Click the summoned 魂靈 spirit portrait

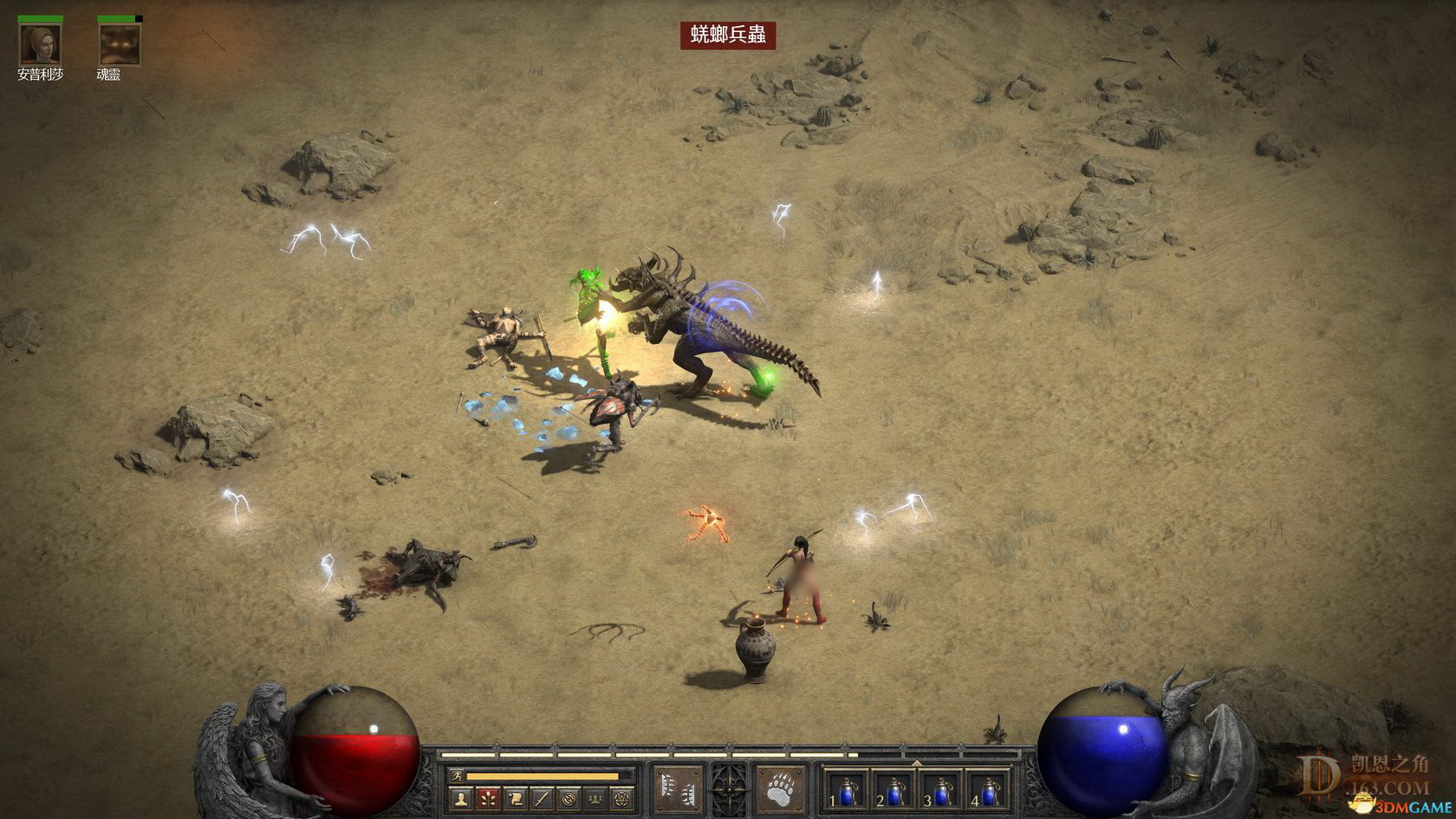(119, 45)
